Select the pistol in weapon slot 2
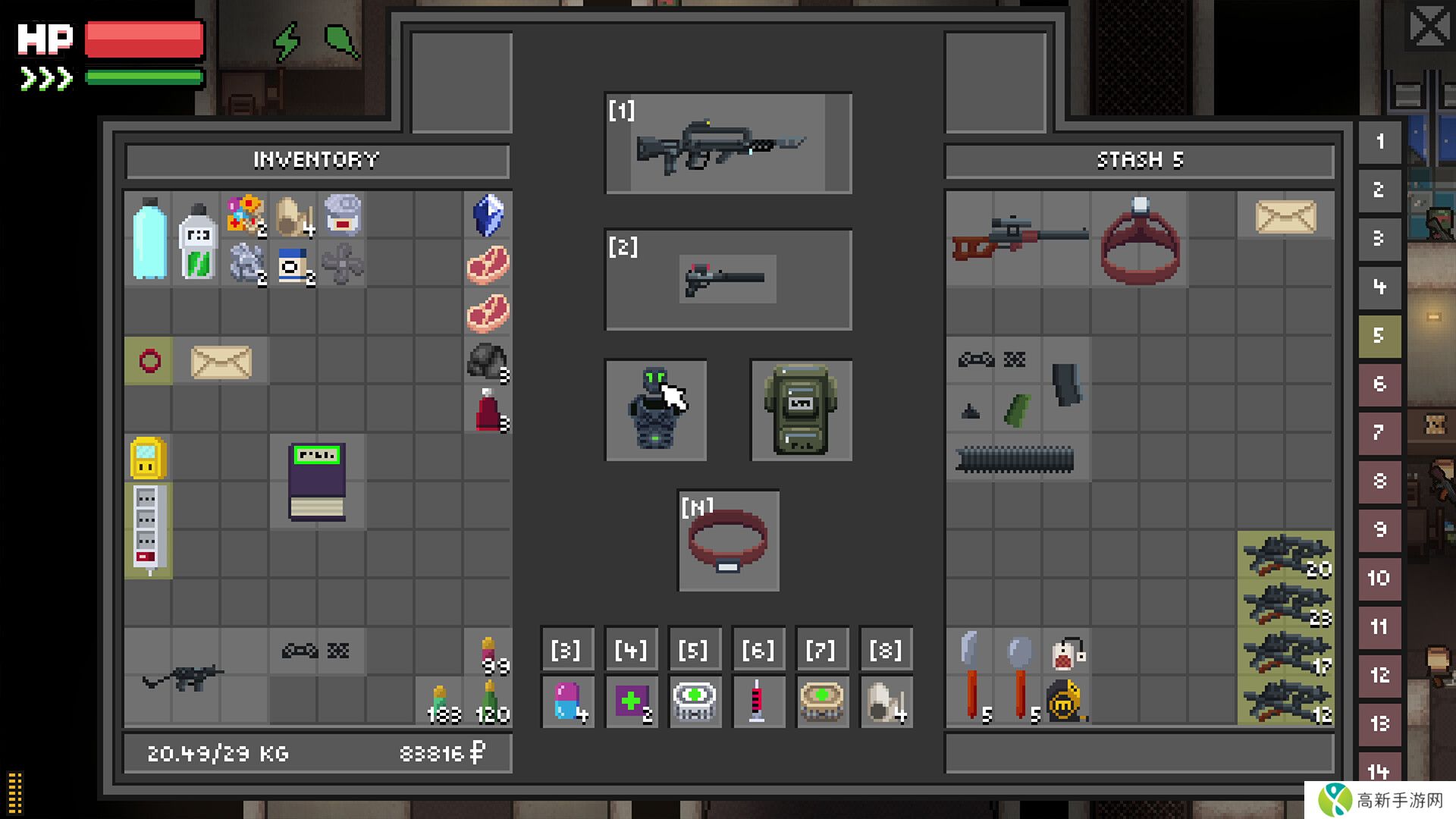The image size is (1456, 819). coord(728,279)
